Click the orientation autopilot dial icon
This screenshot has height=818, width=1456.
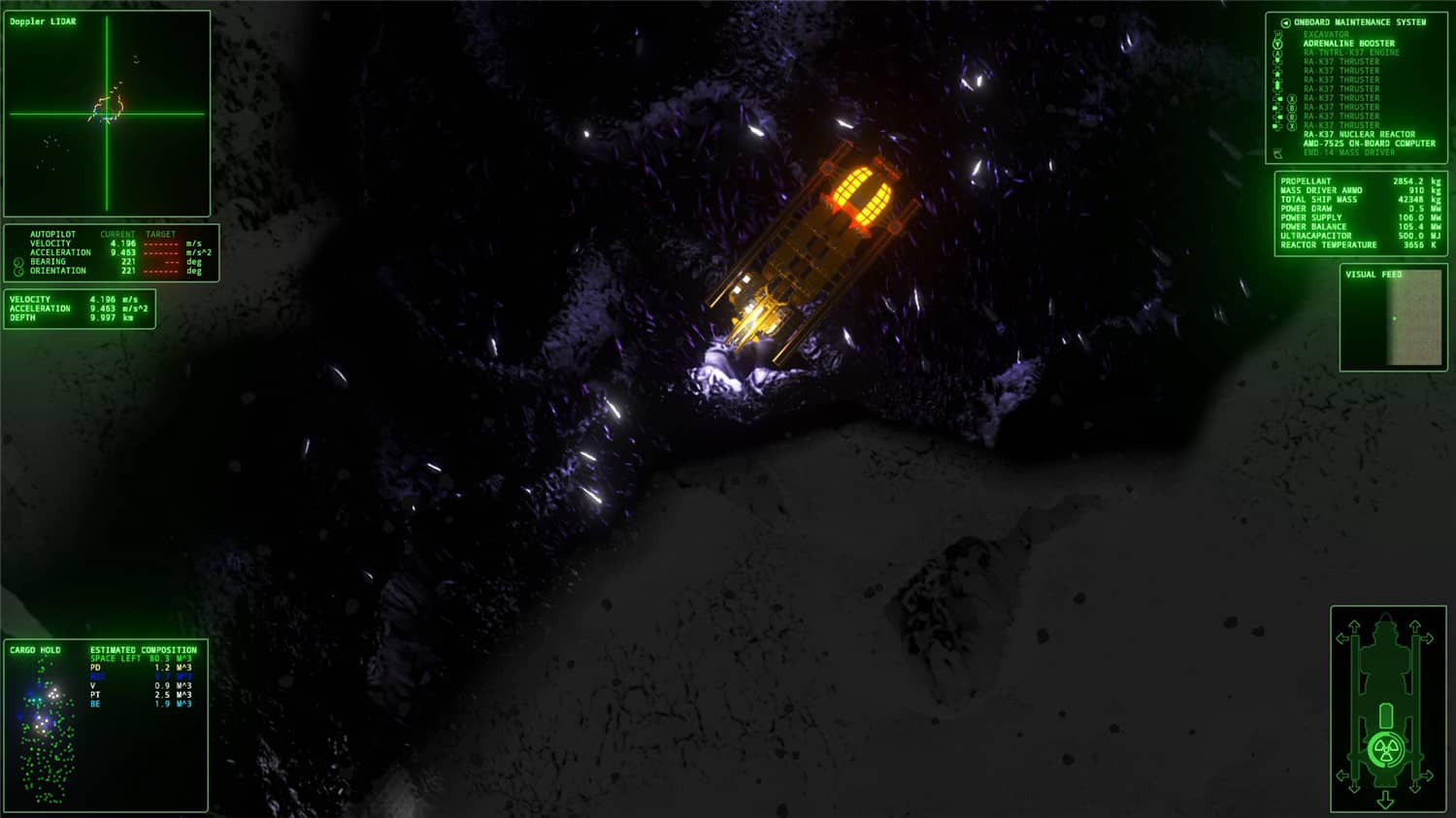pyautogui.click(x=17, y=271)
